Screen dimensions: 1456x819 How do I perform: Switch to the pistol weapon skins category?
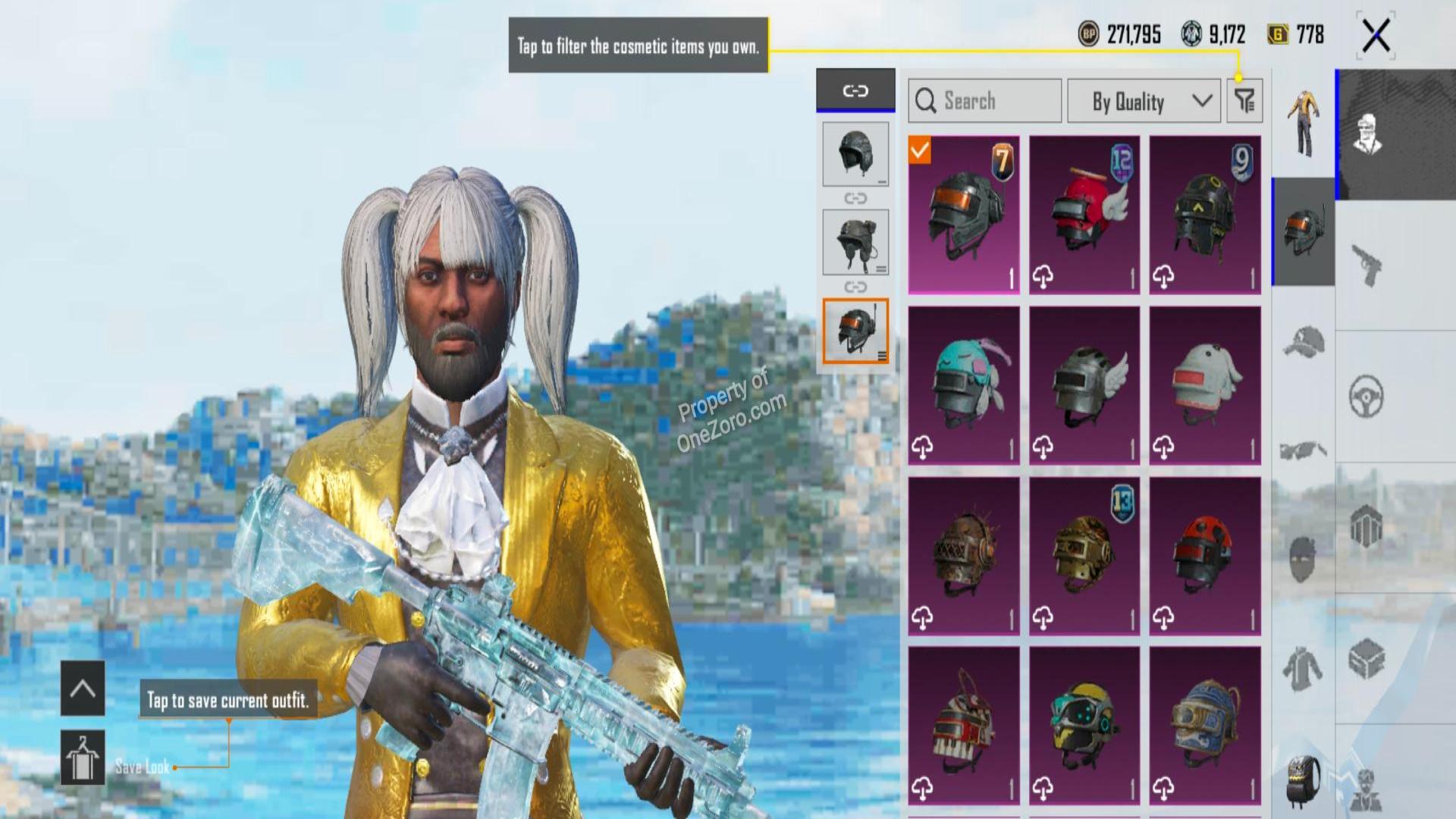pos(1367,265)
